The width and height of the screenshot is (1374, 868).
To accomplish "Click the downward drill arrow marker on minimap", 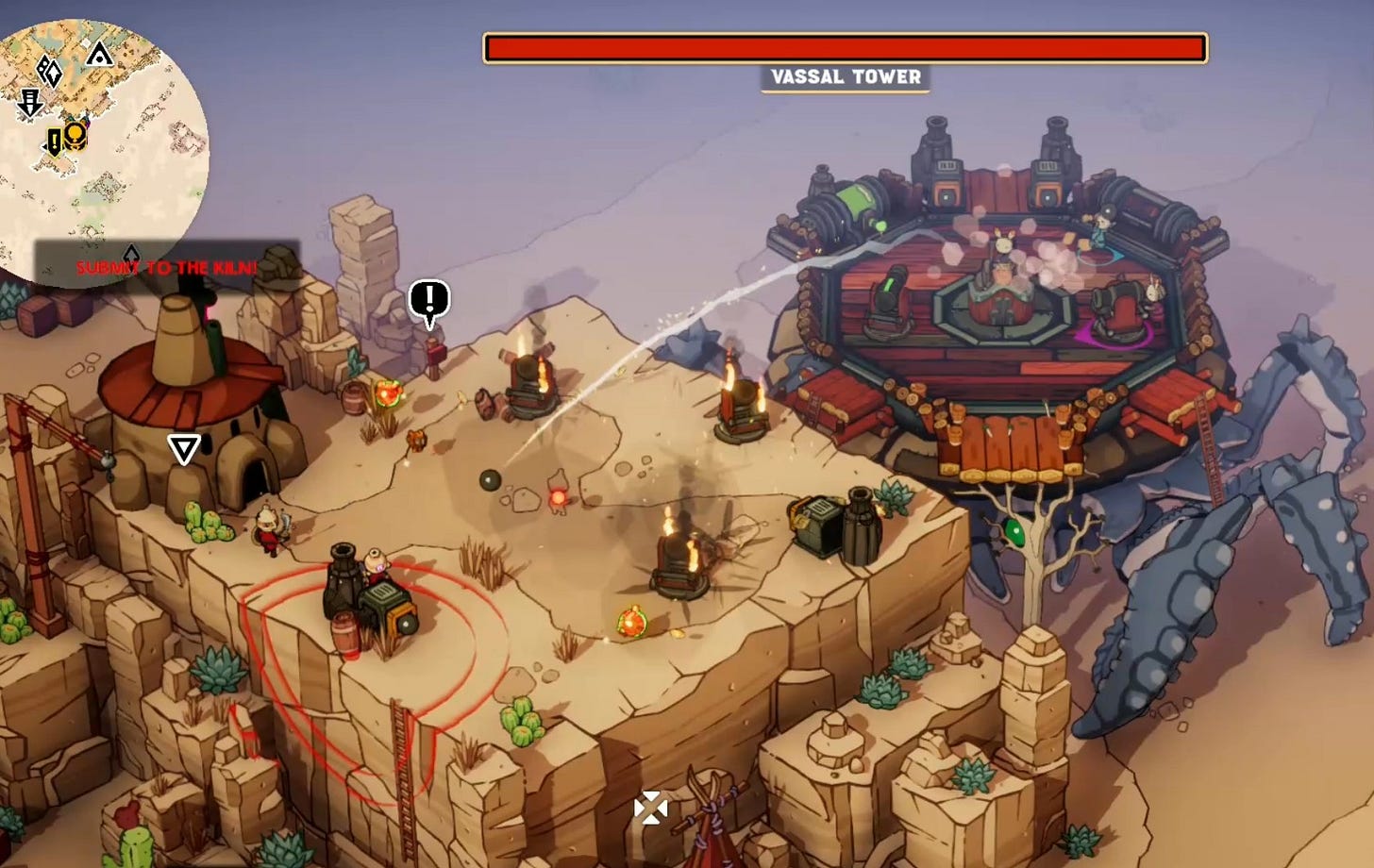I will click(30, 102).
